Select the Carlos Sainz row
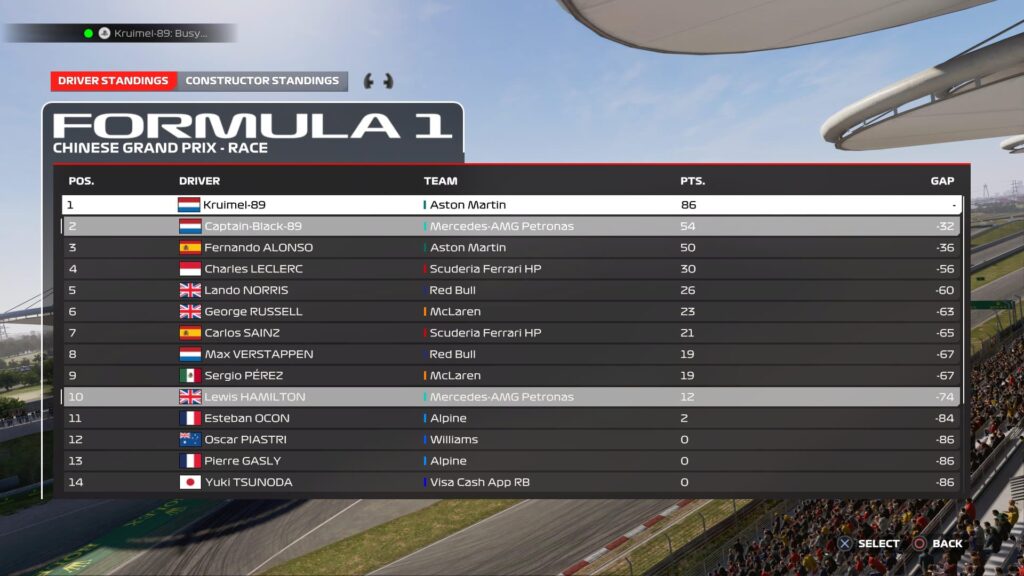 (x=511, y=333)
